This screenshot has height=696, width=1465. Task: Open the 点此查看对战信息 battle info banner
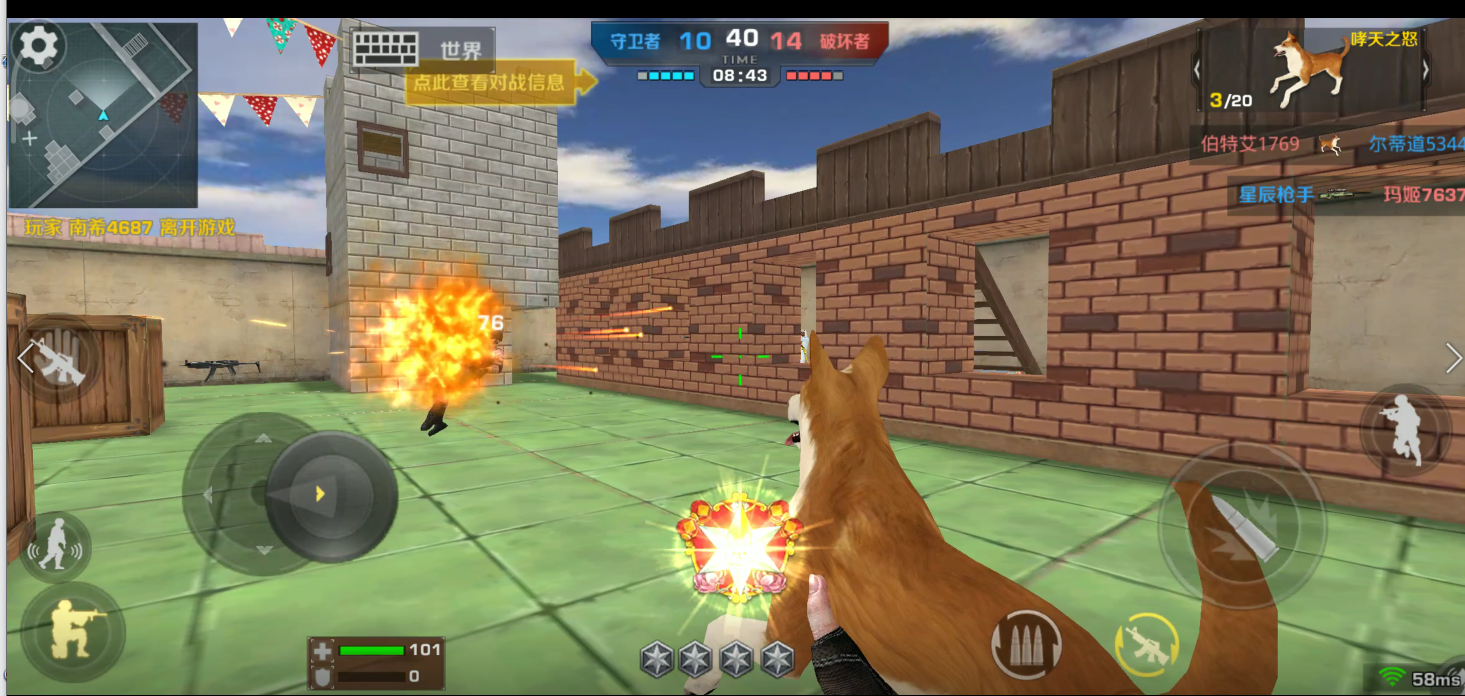490,82
